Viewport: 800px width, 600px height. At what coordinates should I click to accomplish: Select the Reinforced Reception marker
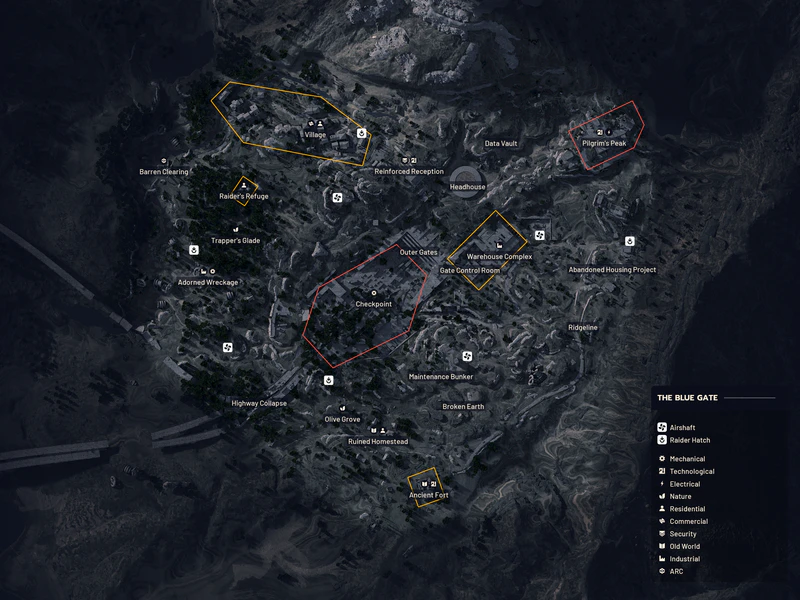[x=409, y=171]
